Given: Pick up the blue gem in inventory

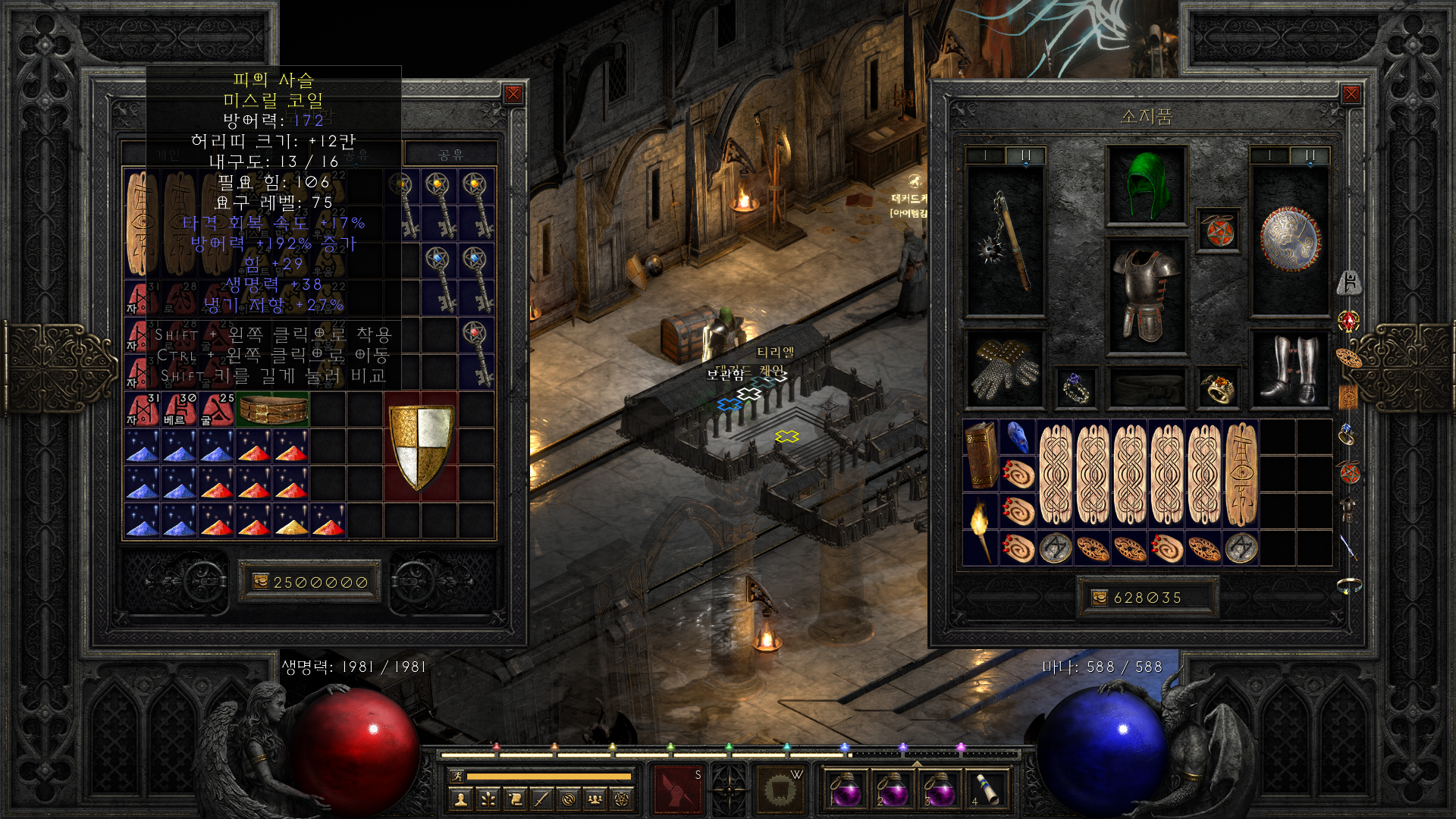Looking at the screenshot, I should [x=1017, y=437].
